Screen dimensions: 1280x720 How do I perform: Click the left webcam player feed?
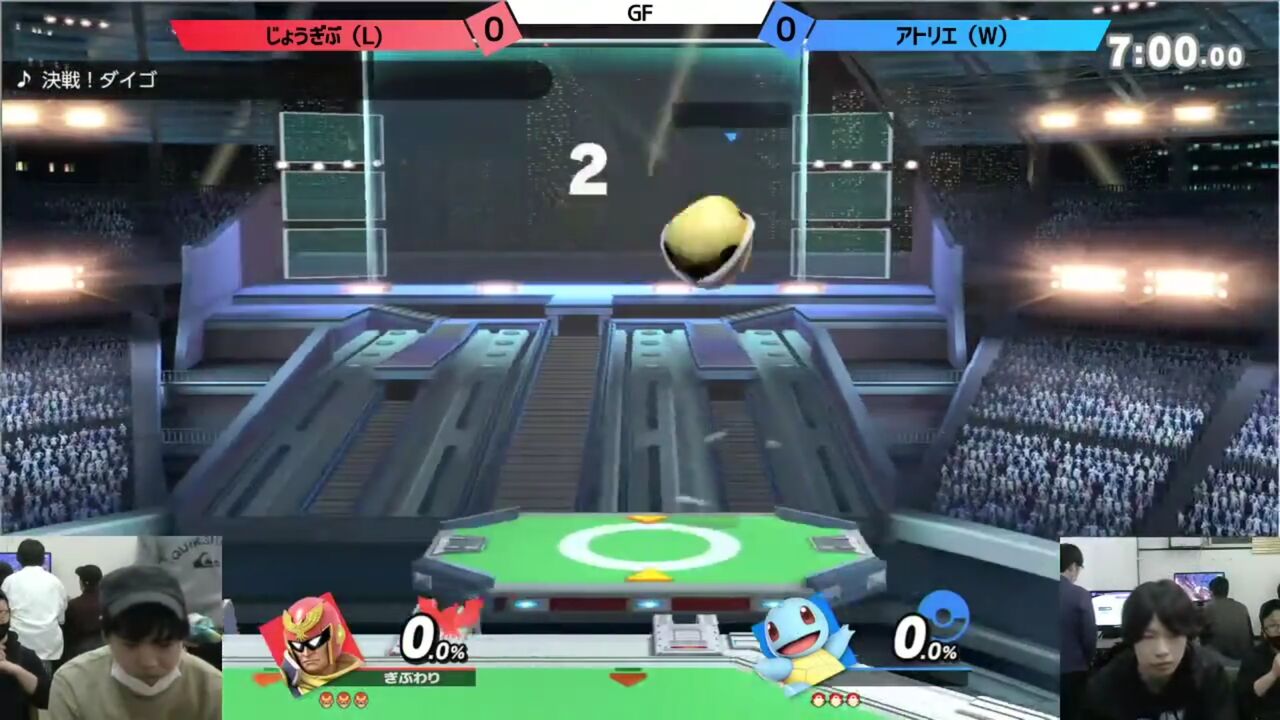click(x=110, y=630)
